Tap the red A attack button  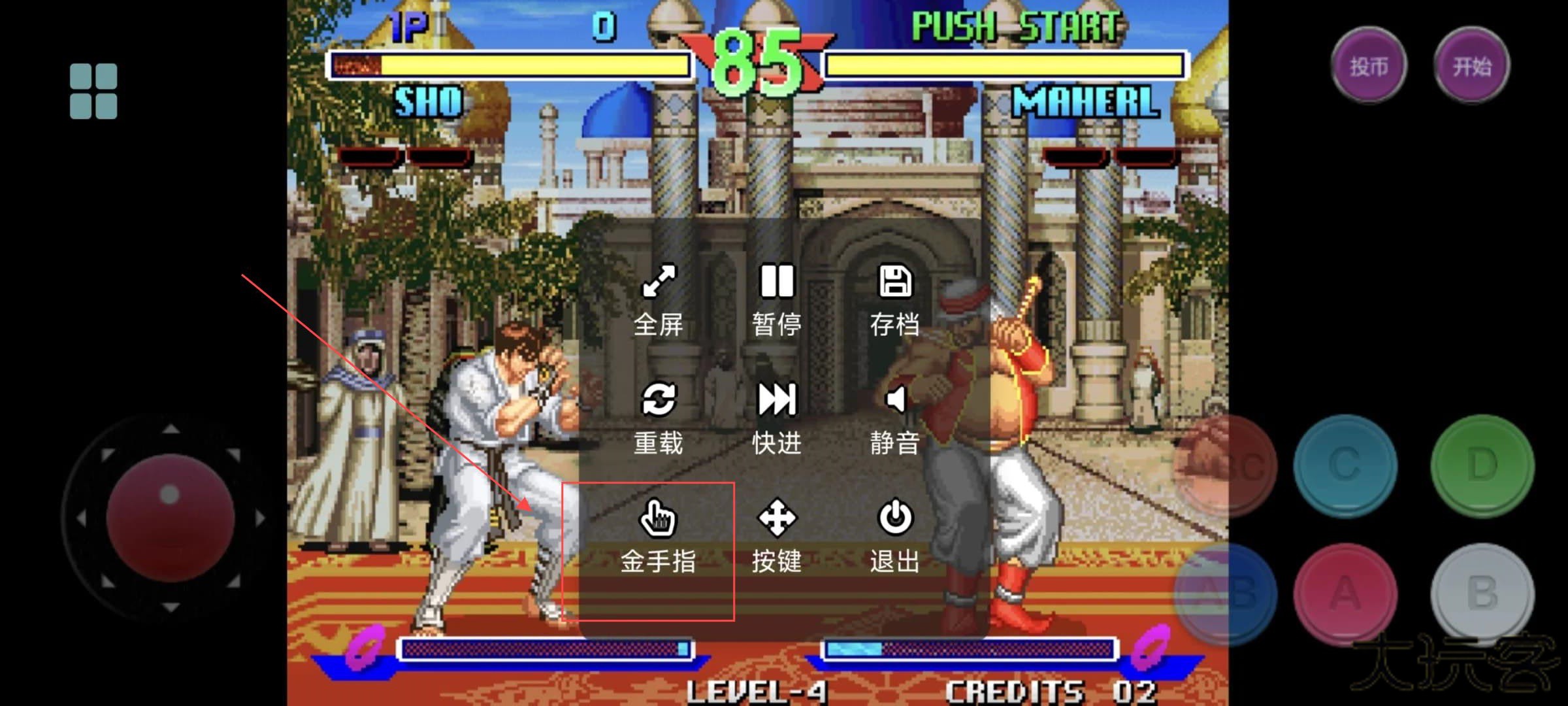[x=1345, y=594]
